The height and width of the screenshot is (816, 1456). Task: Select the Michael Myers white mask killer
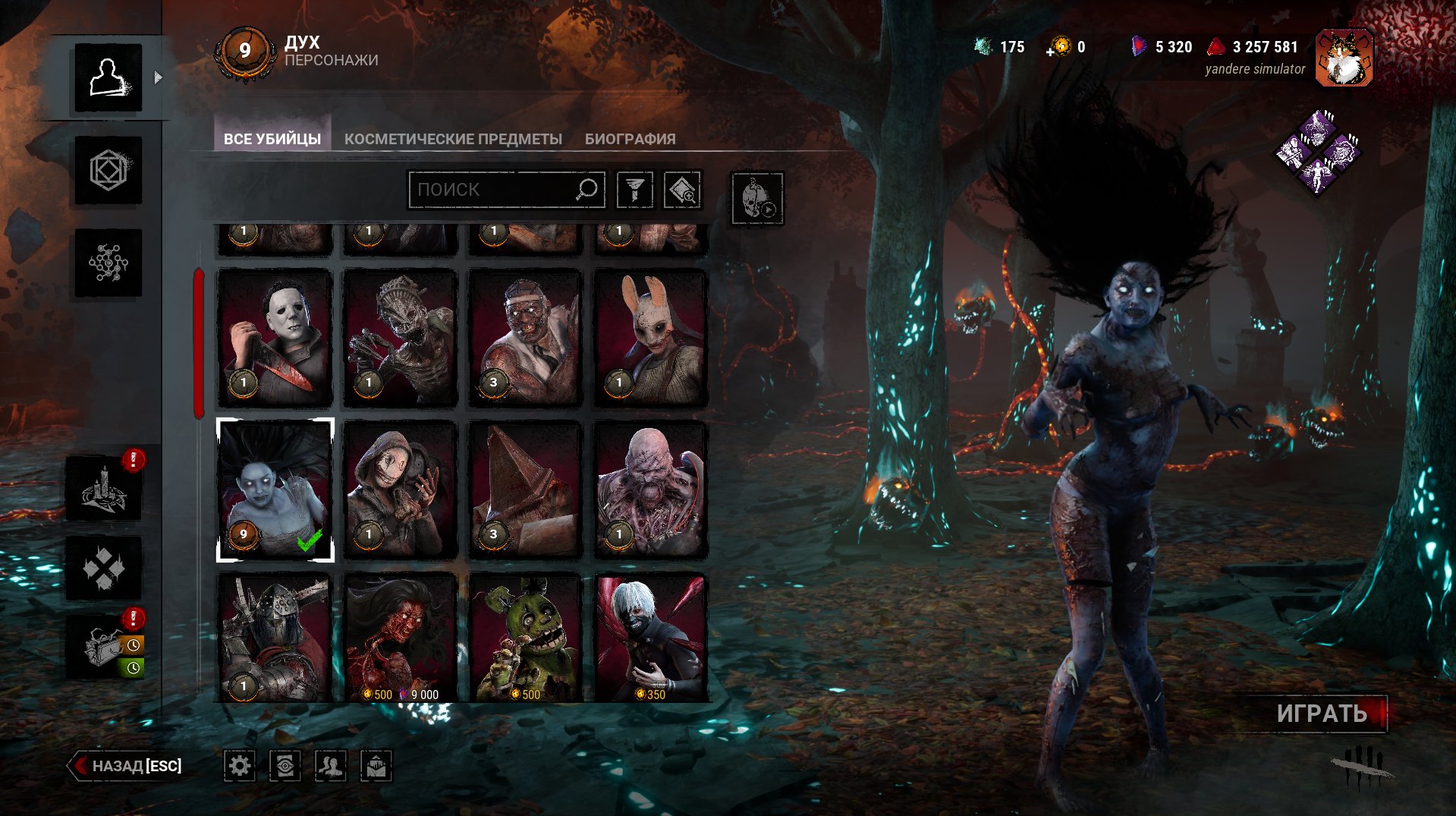point(275,338)
